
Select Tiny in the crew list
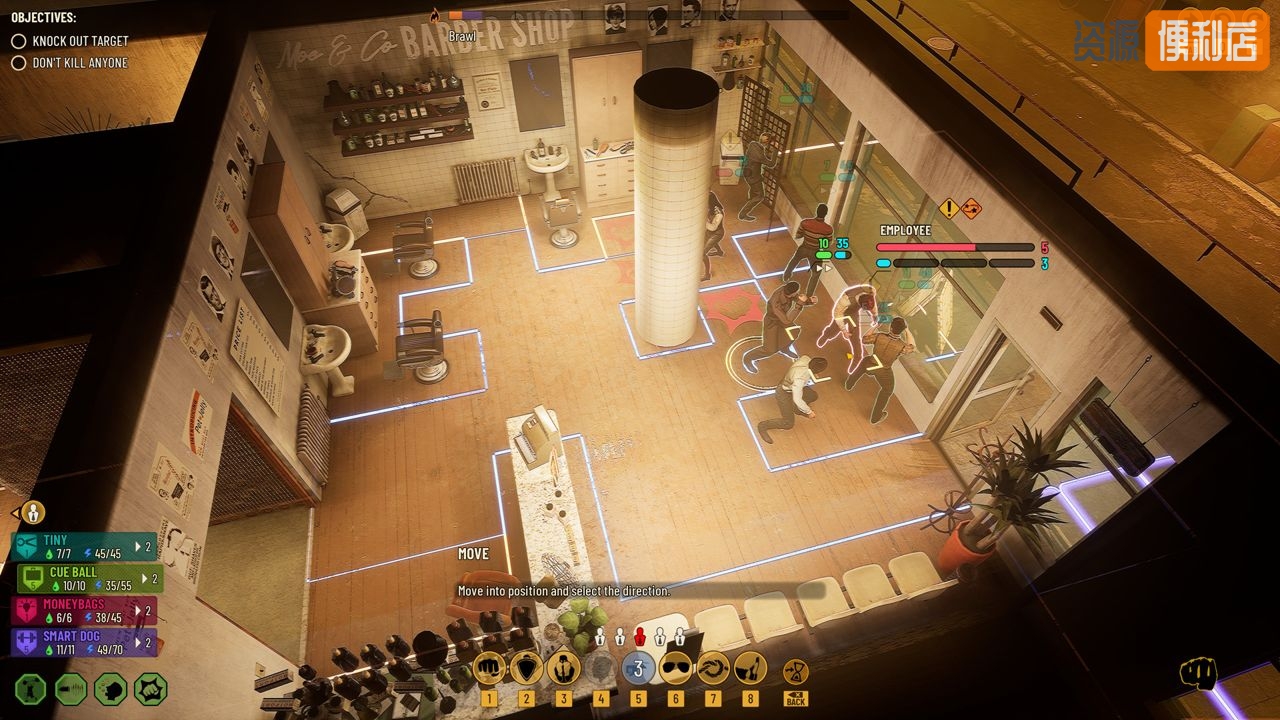pos(84,546)
